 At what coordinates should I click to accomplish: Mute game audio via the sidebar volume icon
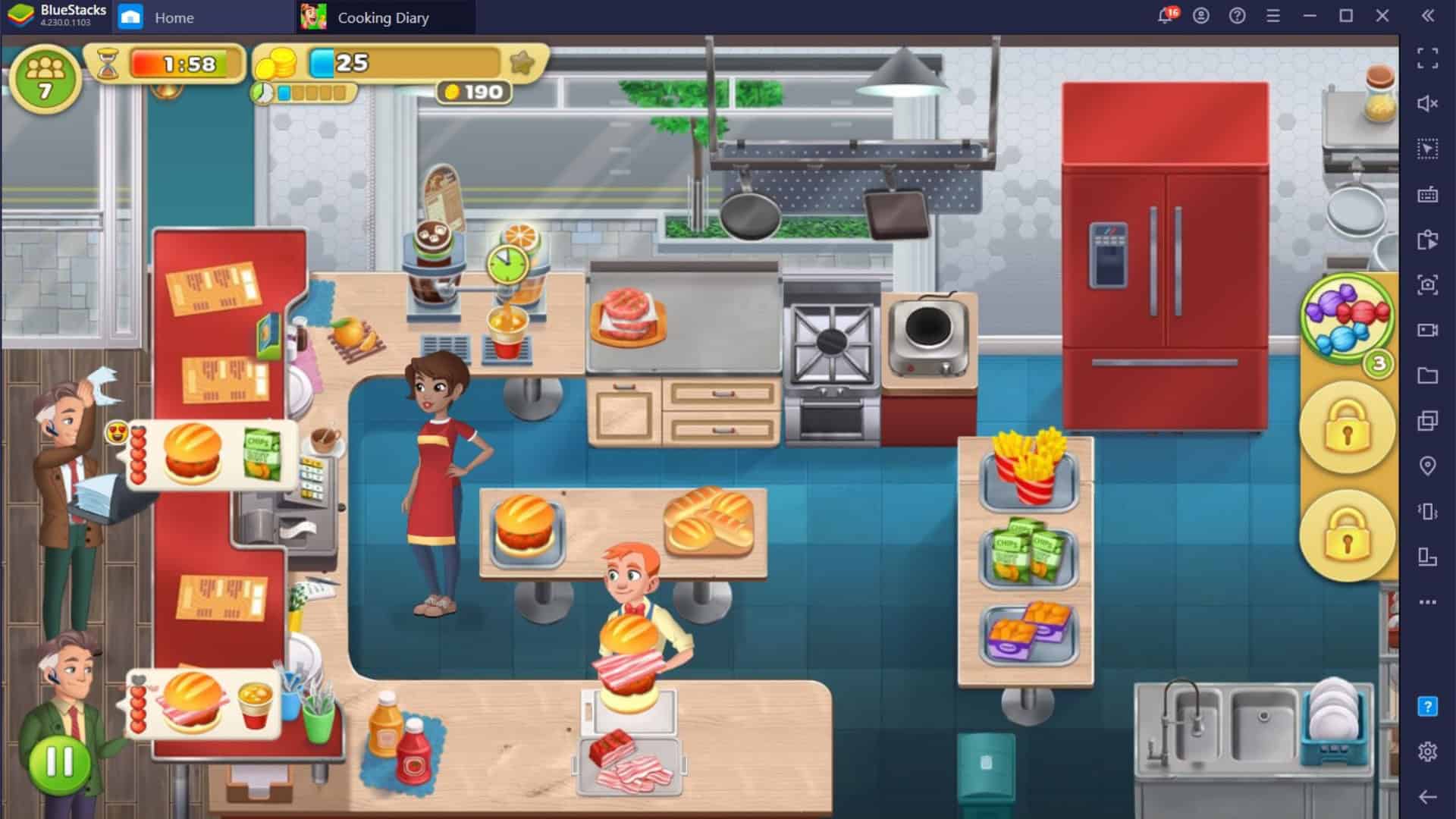[1429, 102]
